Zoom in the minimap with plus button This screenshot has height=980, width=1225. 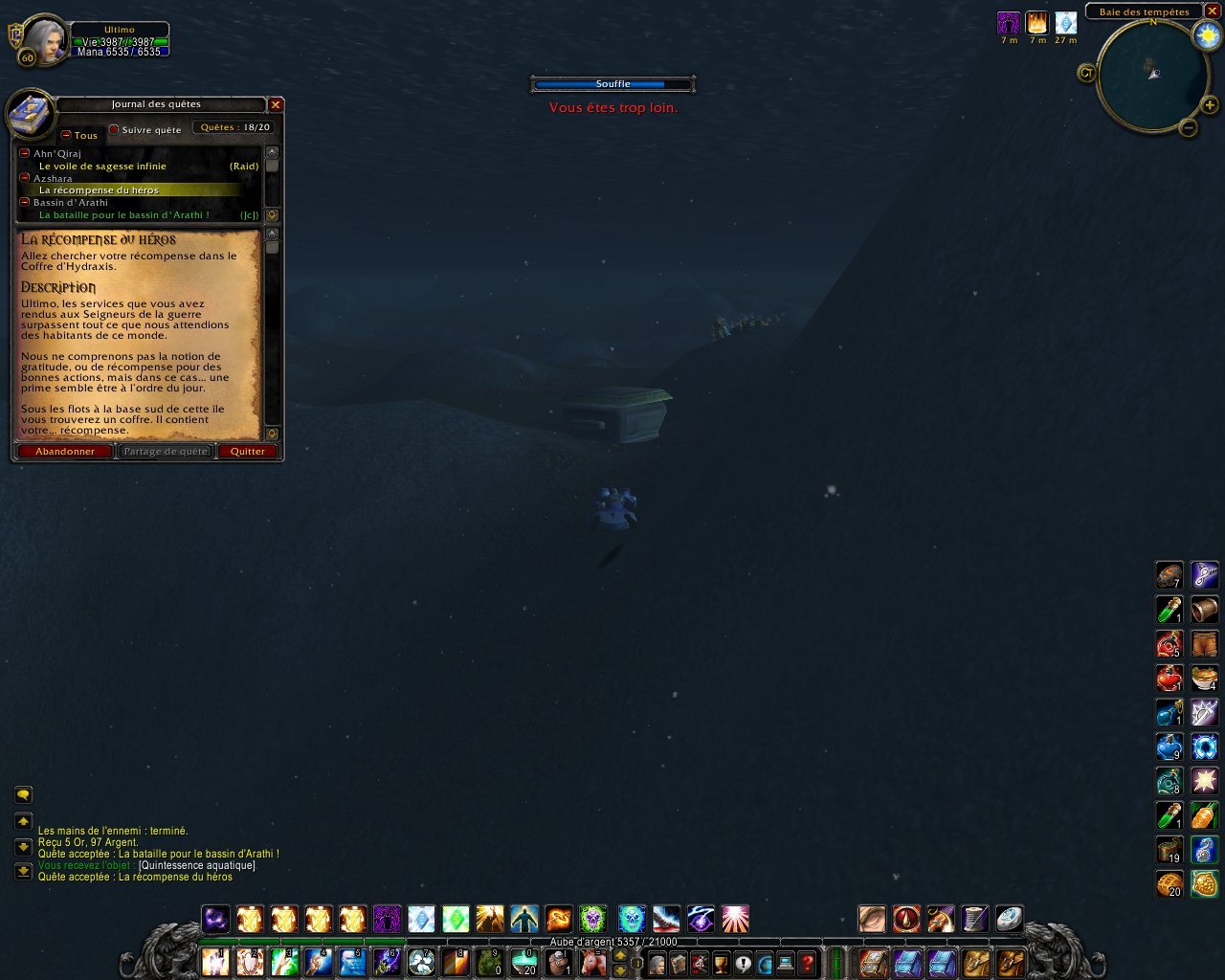(1210, 105)
